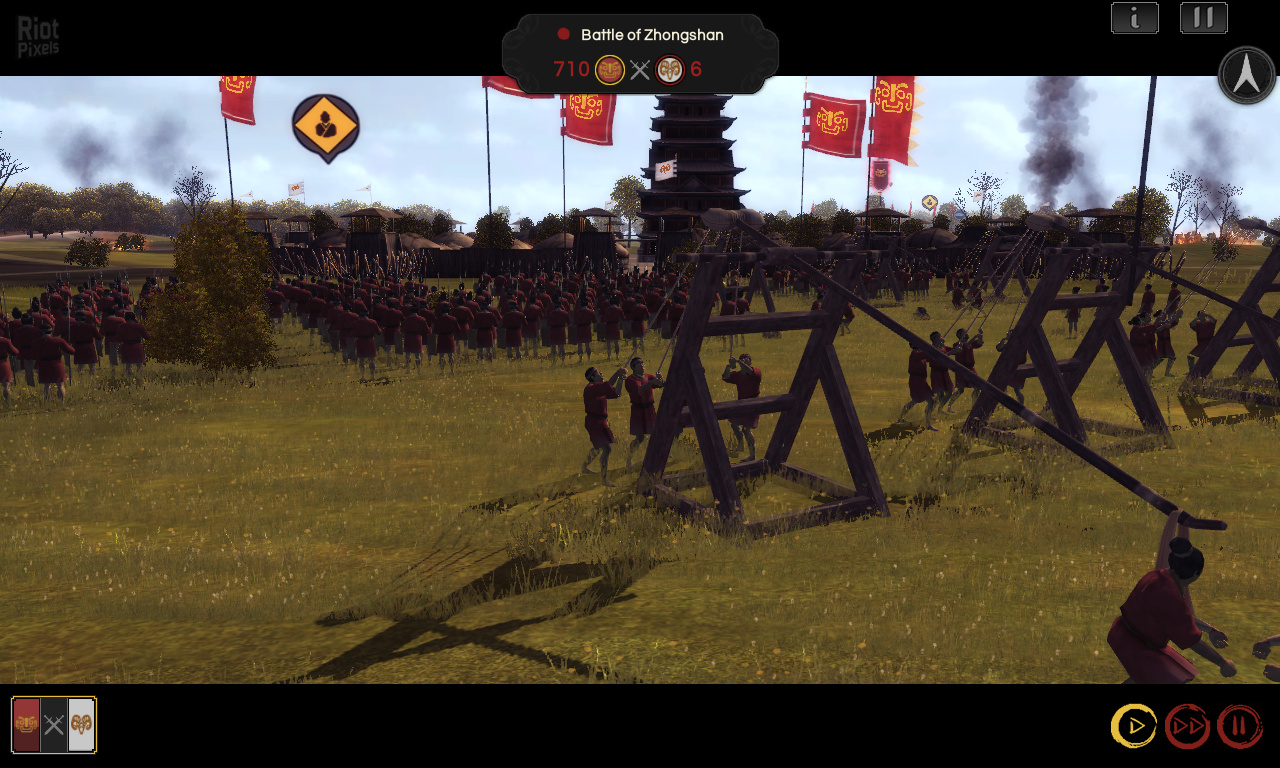Click the compass north arrow

coord(1246,76)
